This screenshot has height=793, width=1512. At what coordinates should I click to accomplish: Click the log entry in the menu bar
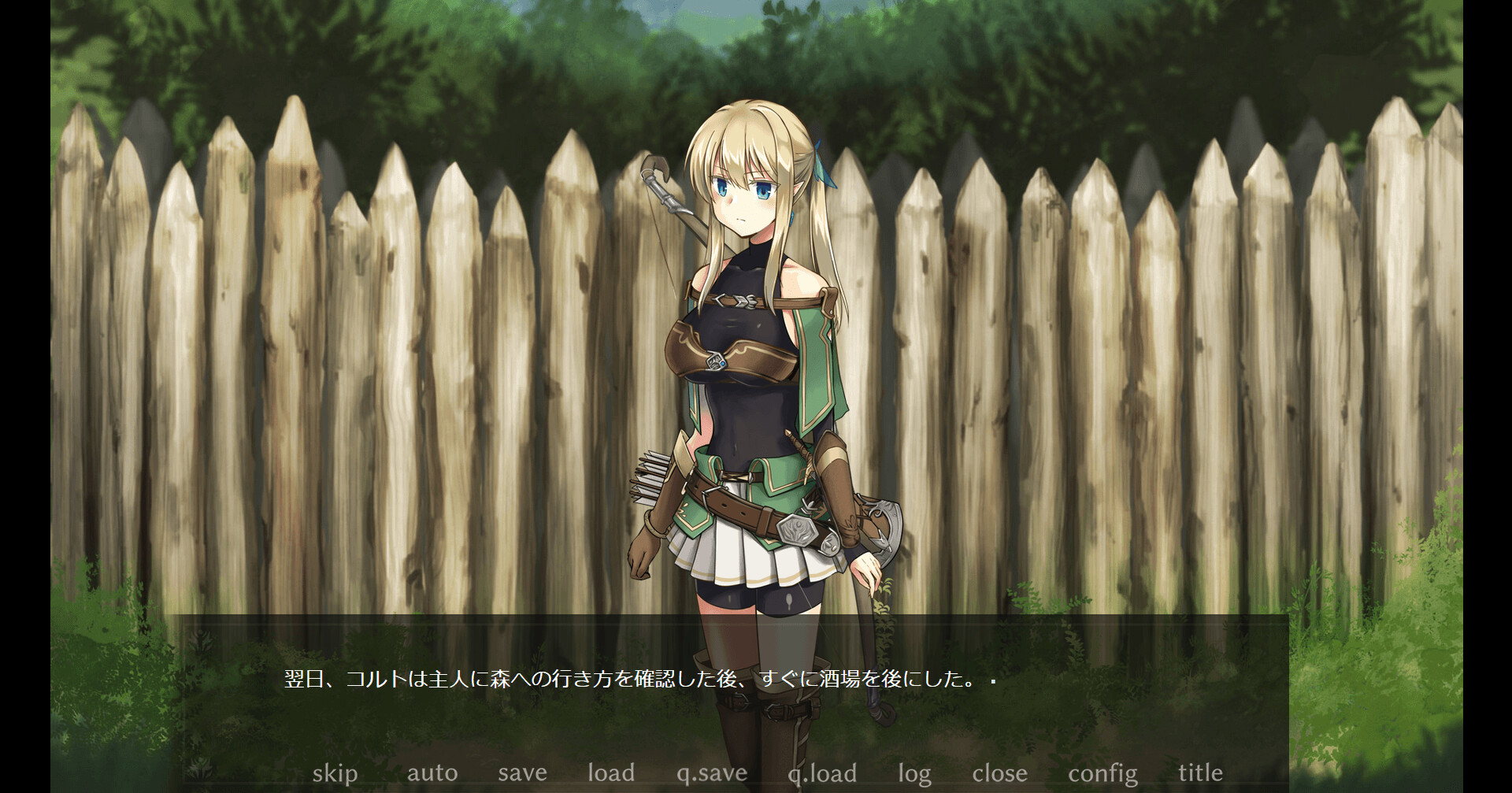point(913,773)
